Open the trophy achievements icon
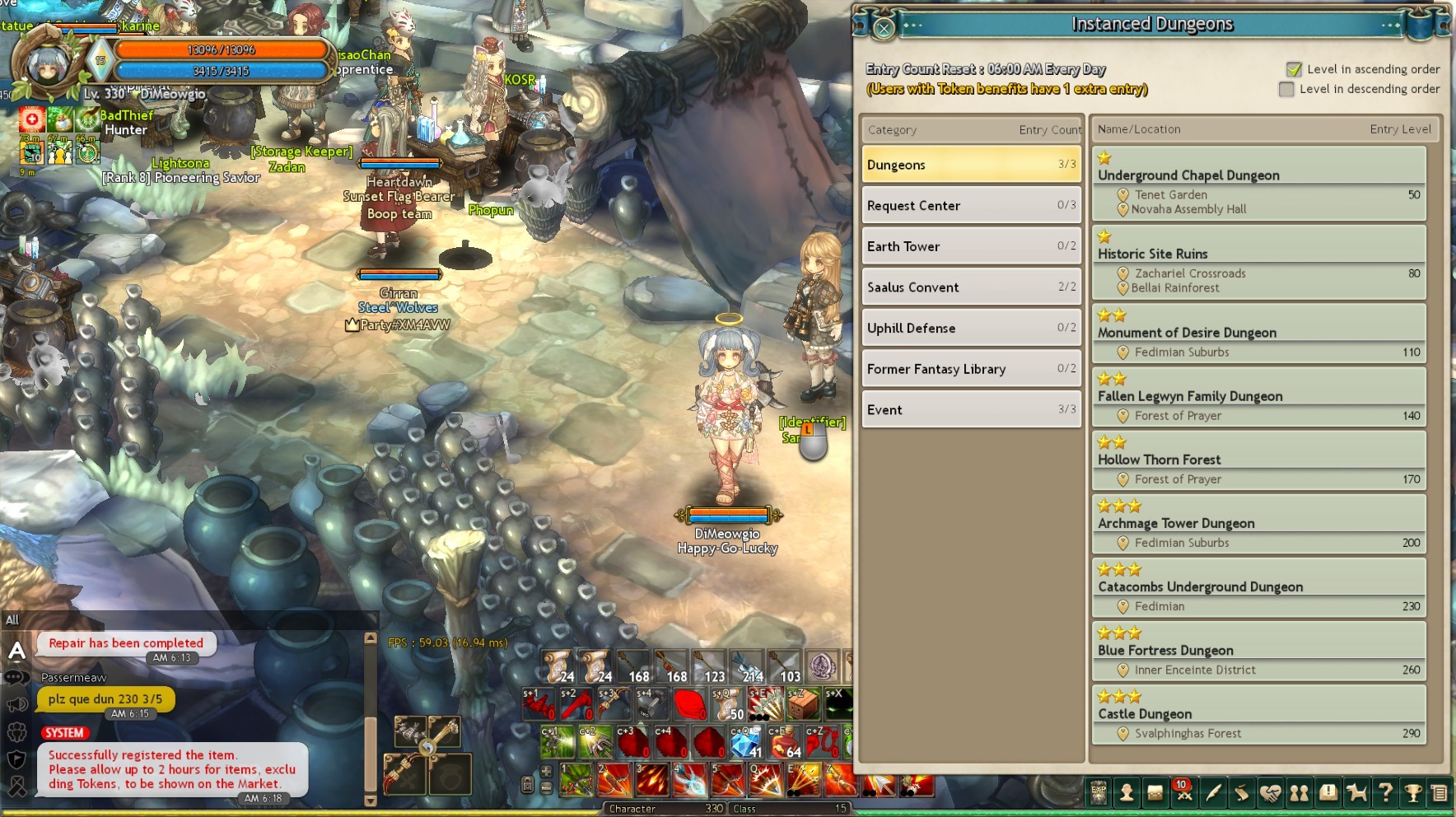Image resolution: width=1456 pixels, height=817 pixels. (1413, 793)
